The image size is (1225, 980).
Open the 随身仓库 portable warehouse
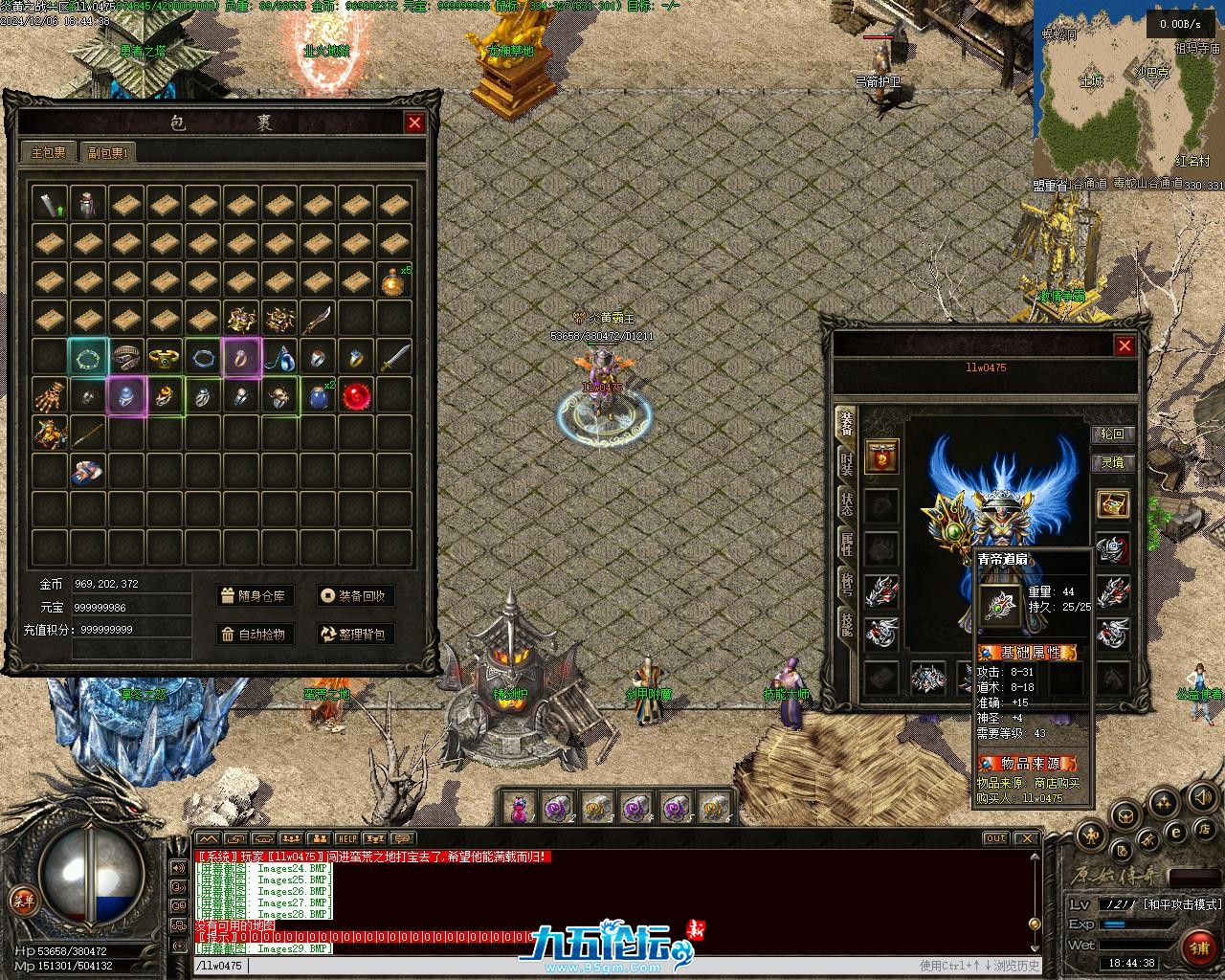pos(254,595)
